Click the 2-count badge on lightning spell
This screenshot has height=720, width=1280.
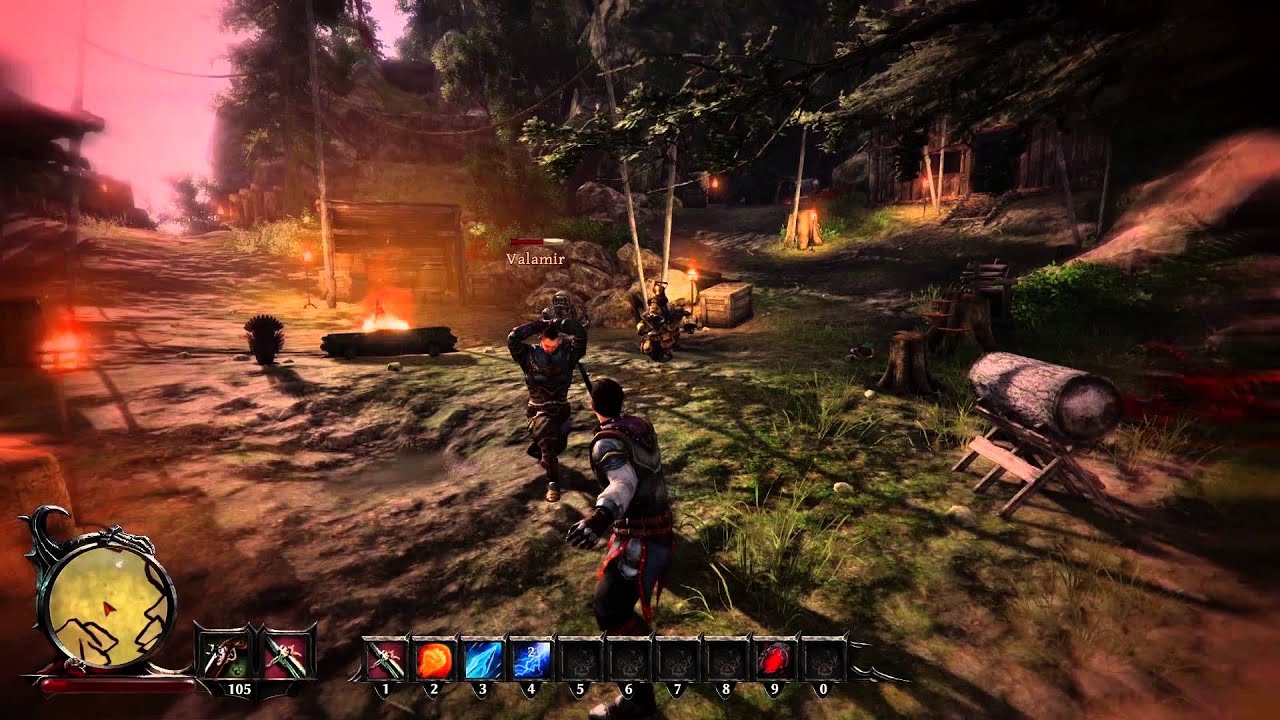click(x=531, y=651)
